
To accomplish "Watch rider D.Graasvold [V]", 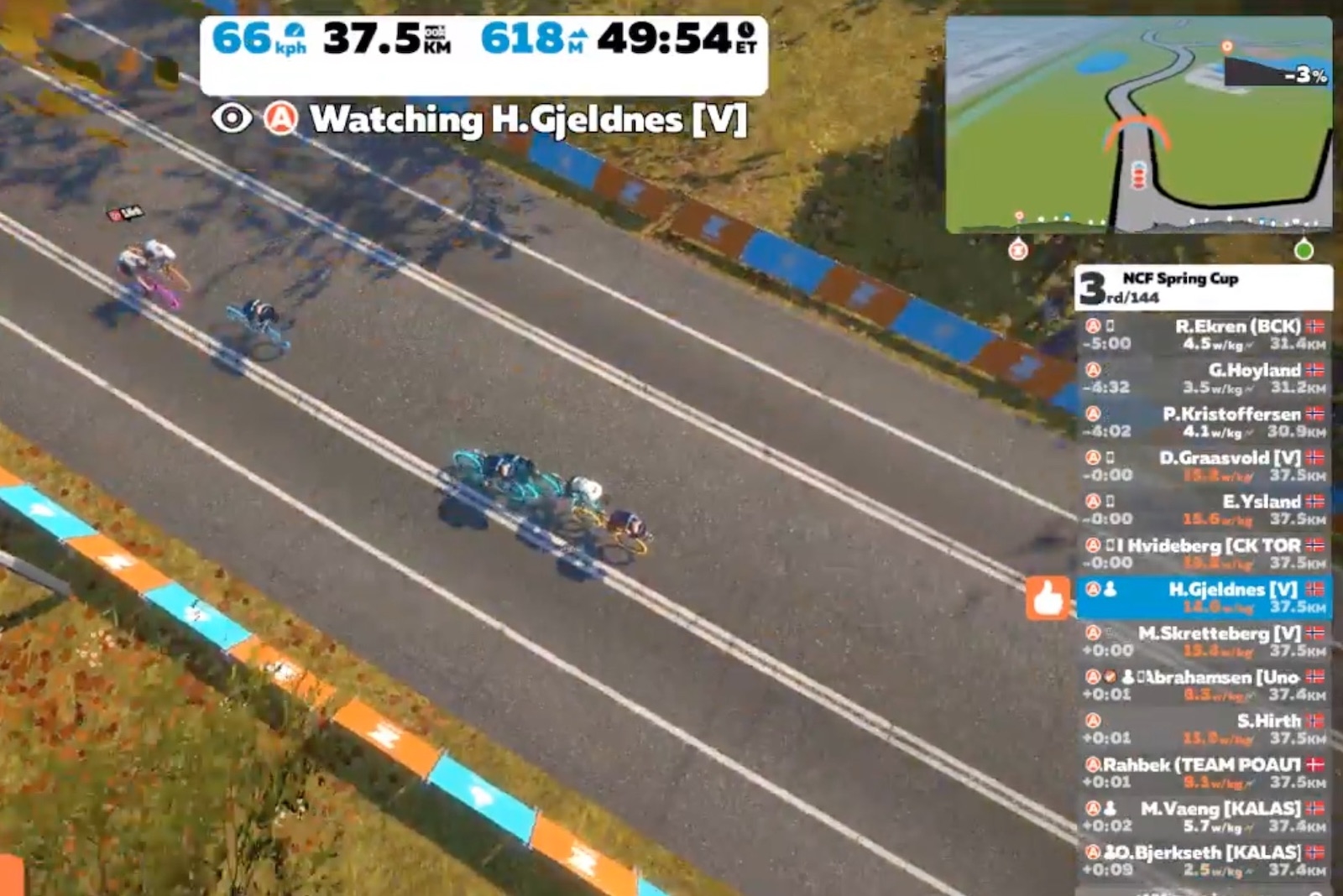I will coord(1204,466).
